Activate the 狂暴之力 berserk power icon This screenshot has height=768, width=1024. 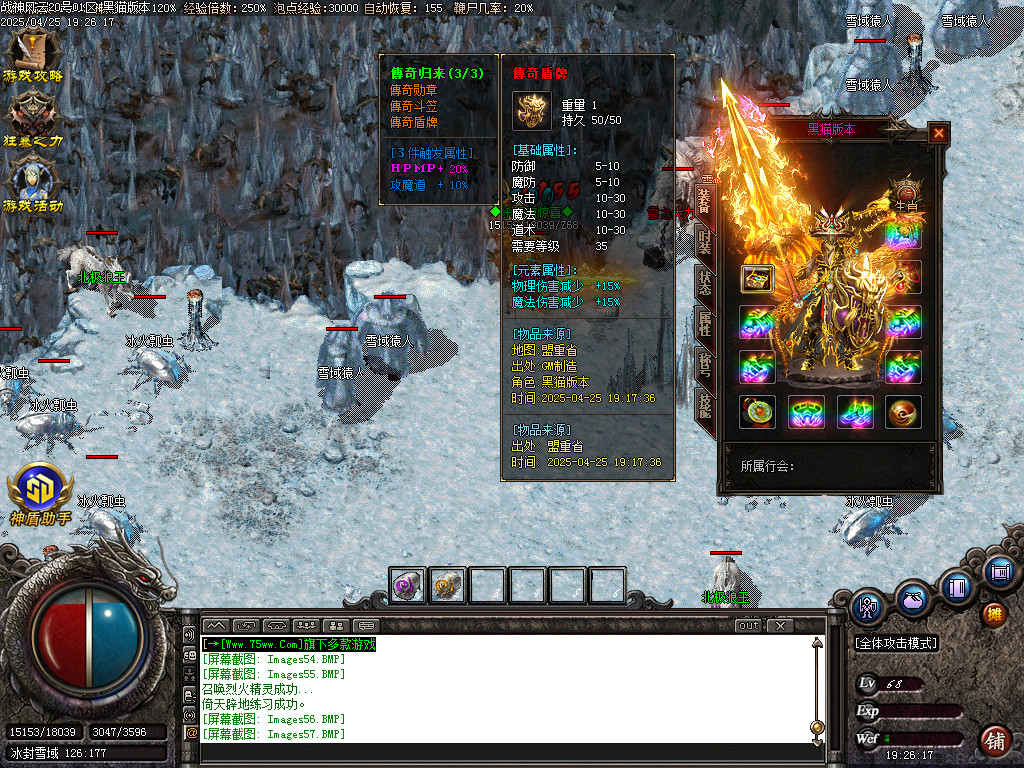coord(33,120)
